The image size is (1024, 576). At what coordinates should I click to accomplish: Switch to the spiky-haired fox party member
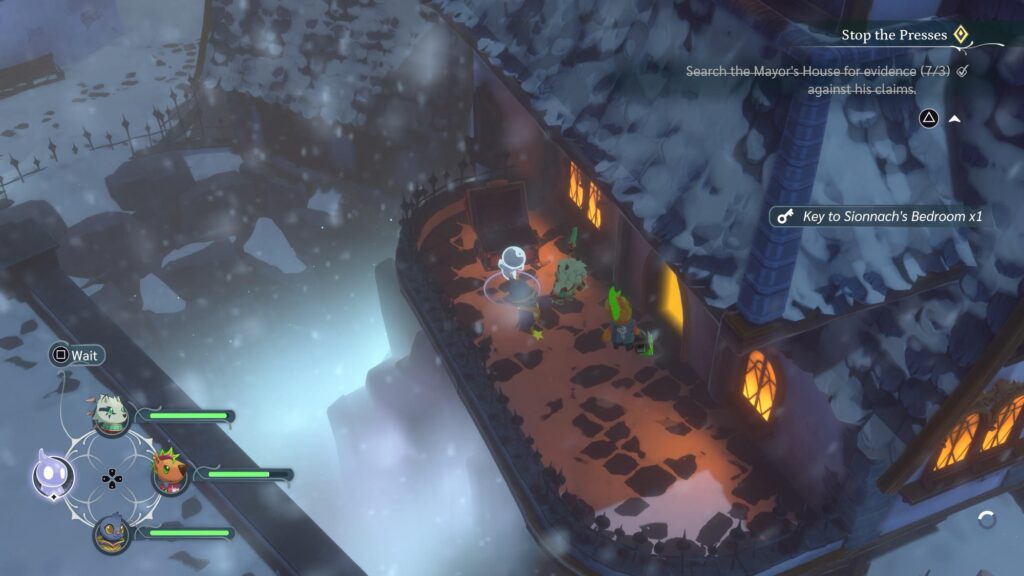click(x=169, y=471)
